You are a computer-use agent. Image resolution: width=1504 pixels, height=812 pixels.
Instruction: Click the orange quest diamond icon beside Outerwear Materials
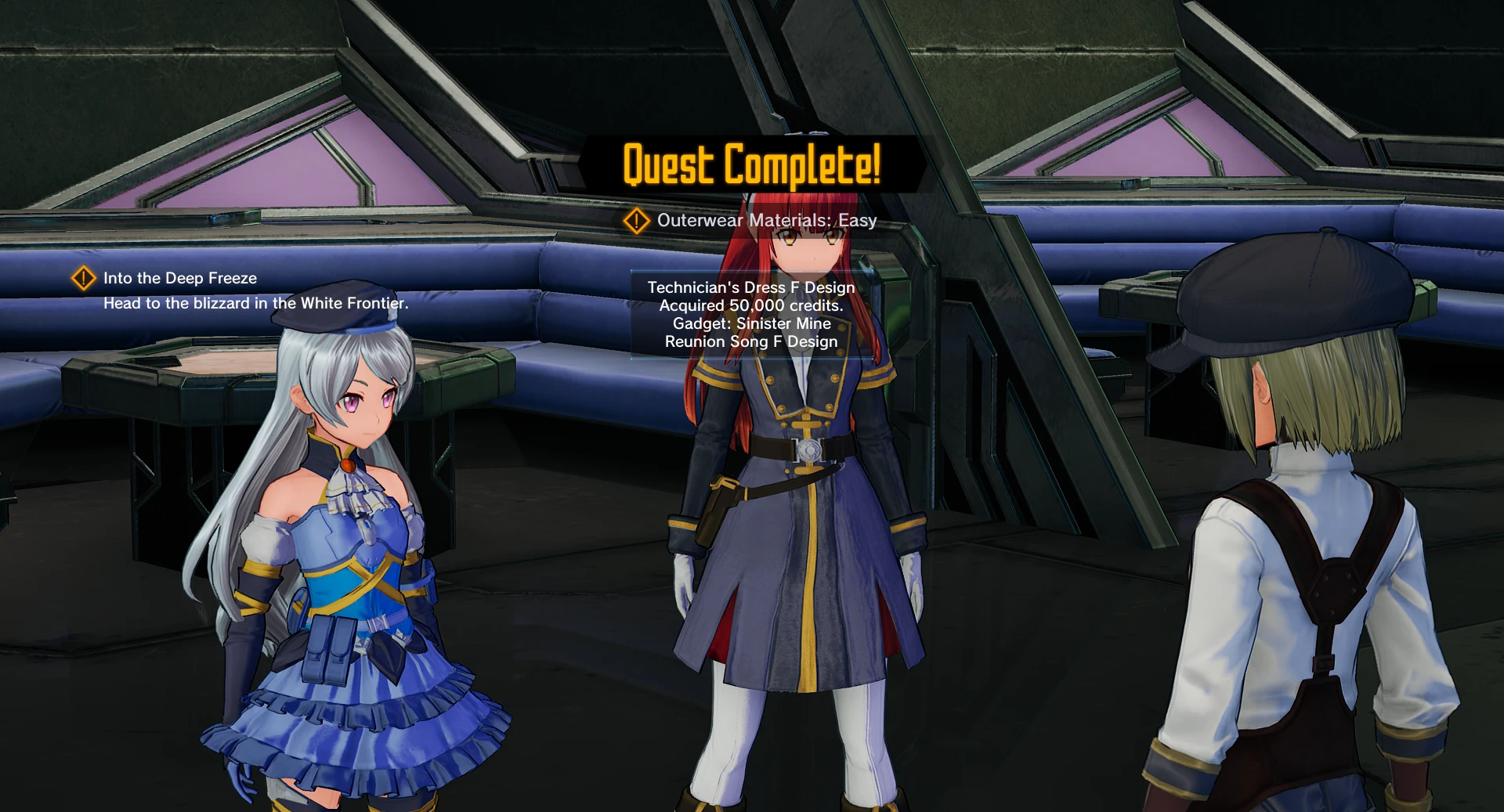(637, 221)
